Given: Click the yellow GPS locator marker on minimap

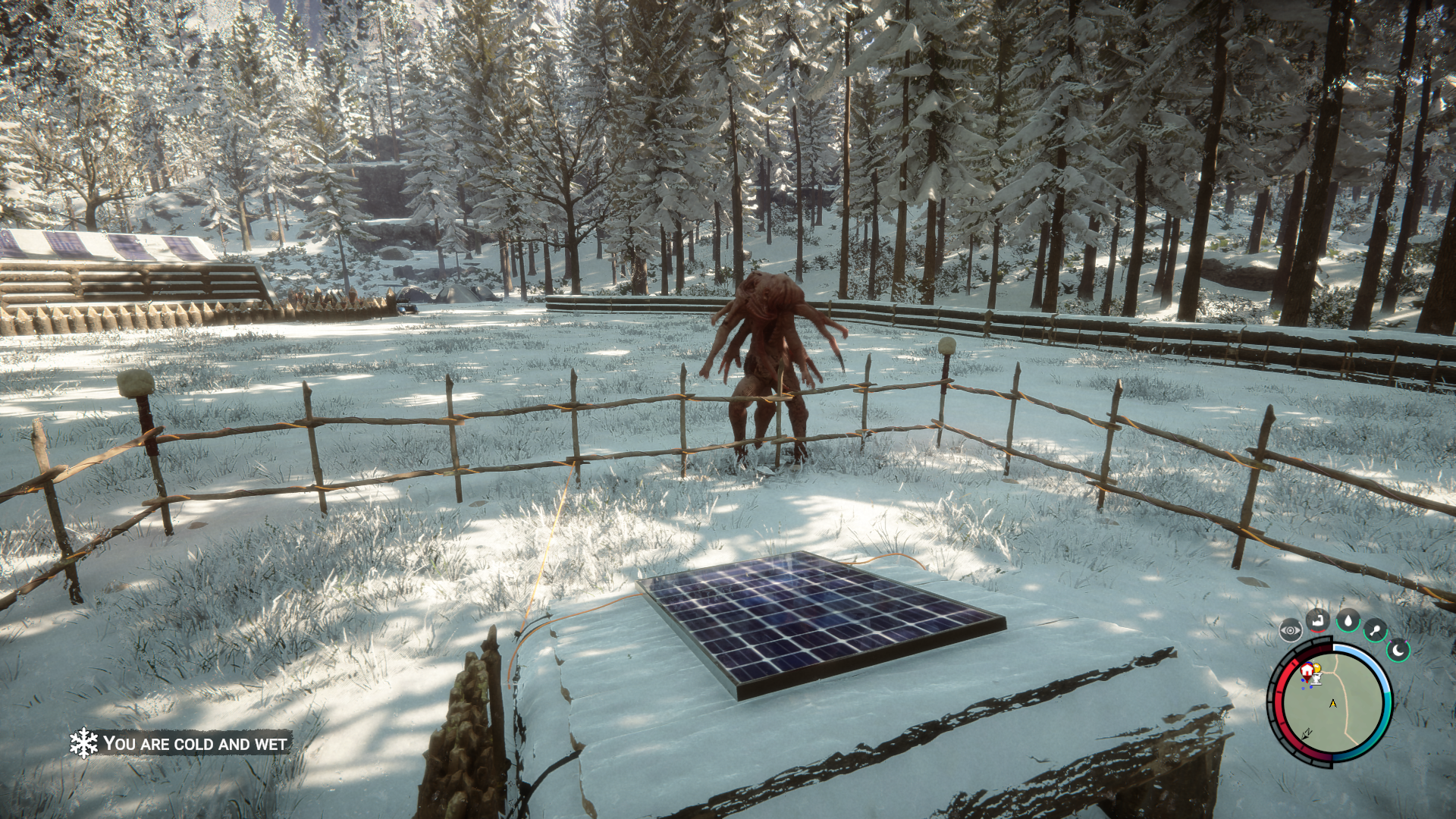Looking at the screenshot, I should point(1317,668).
